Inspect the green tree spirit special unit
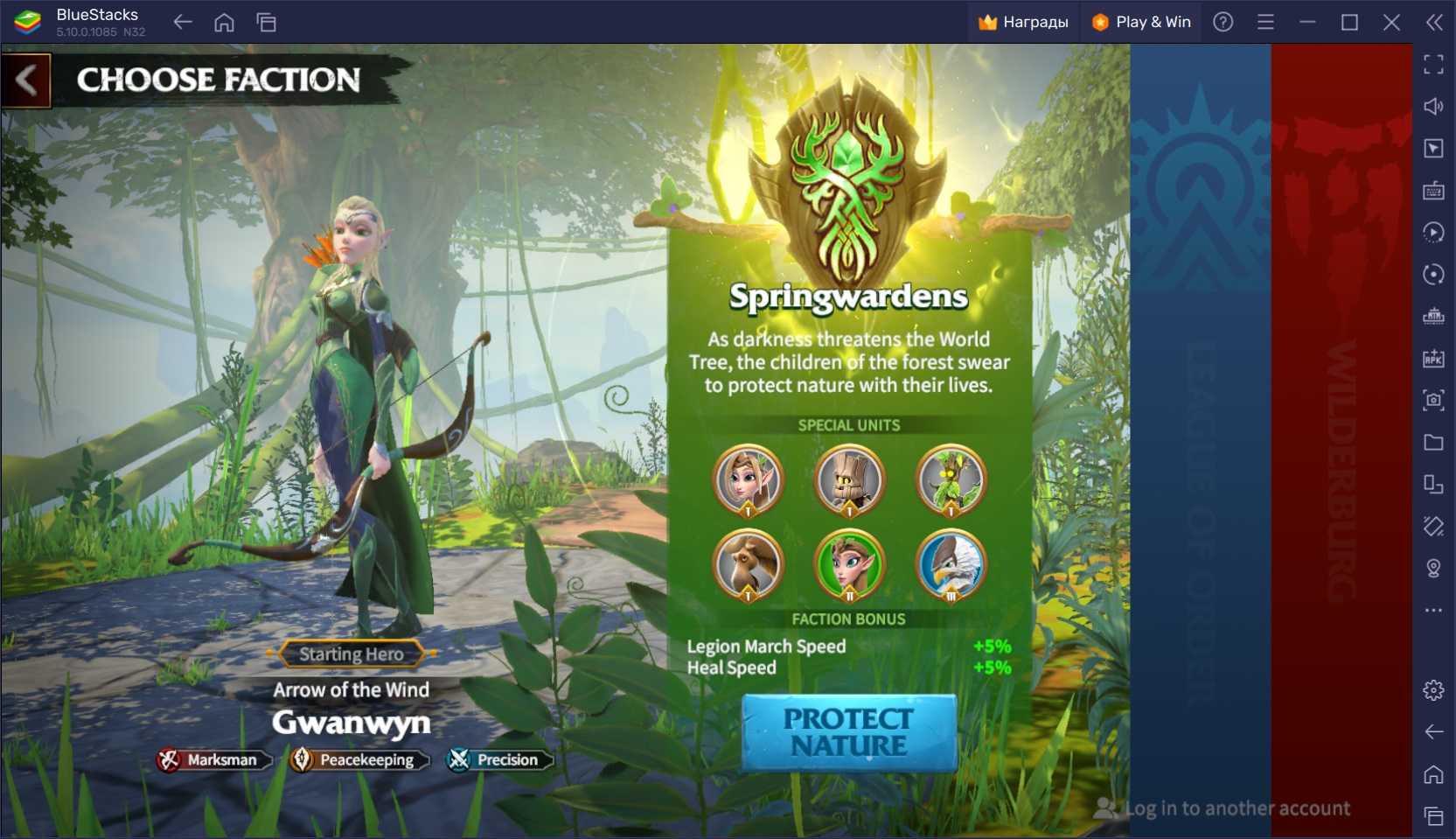 pos(951,480)
